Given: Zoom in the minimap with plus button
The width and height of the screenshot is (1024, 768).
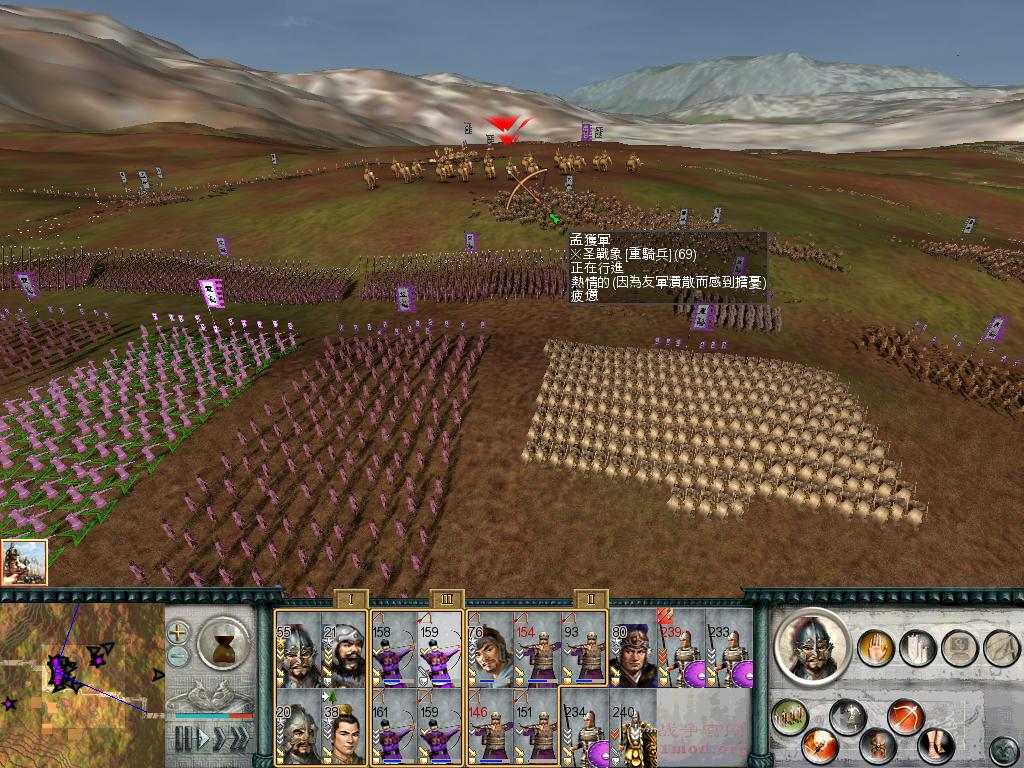Looking at the screenshot, I should click(x=178, y=632).
